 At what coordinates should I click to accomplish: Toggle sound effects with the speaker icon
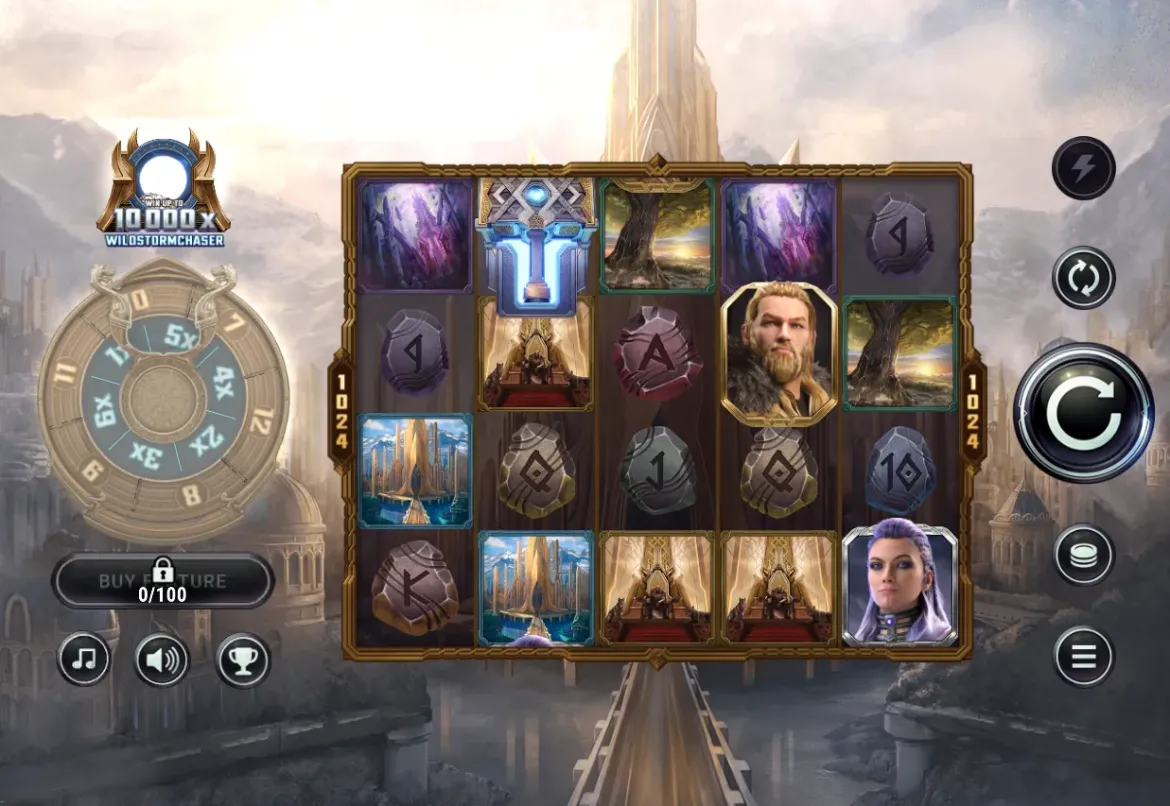pyautogui.click(x=162, y=659)
